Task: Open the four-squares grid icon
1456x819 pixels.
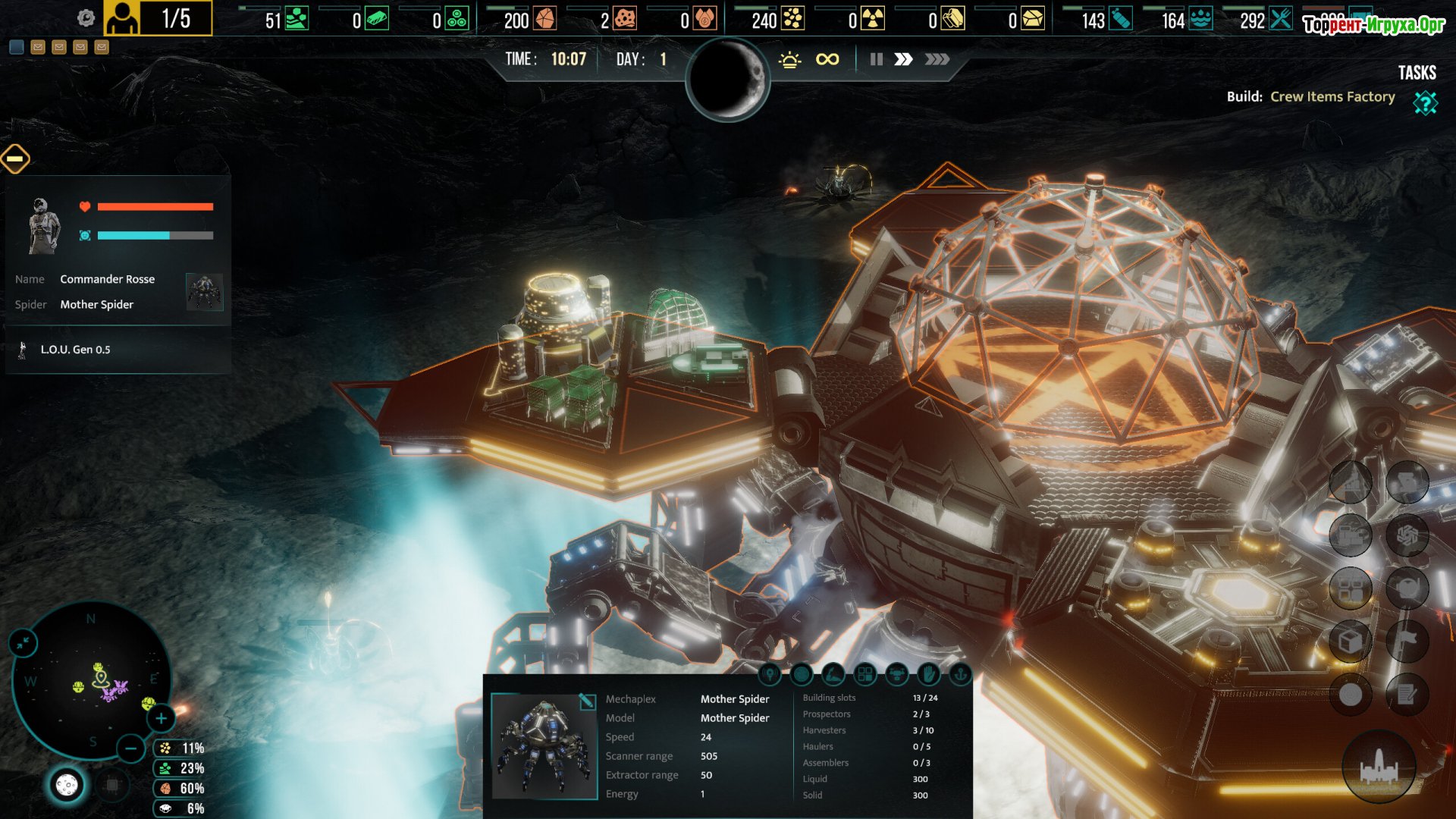Action: coord(865,673)
